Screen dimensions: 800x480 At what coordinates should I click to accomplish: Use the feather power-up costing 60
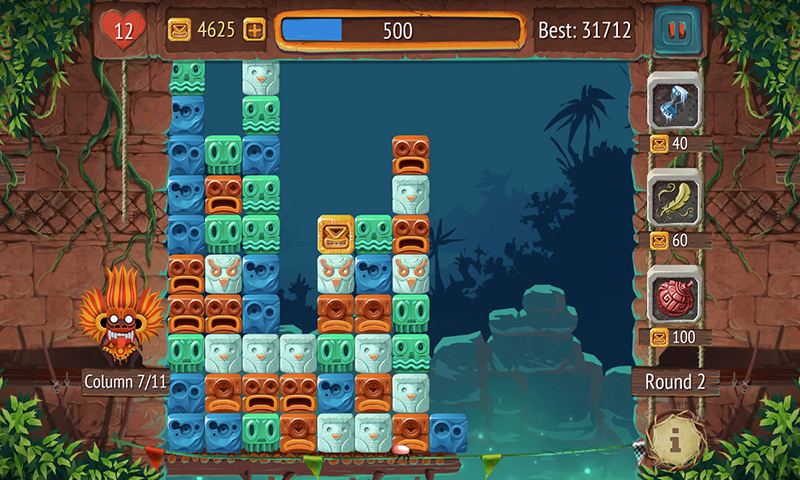point(675,198)
